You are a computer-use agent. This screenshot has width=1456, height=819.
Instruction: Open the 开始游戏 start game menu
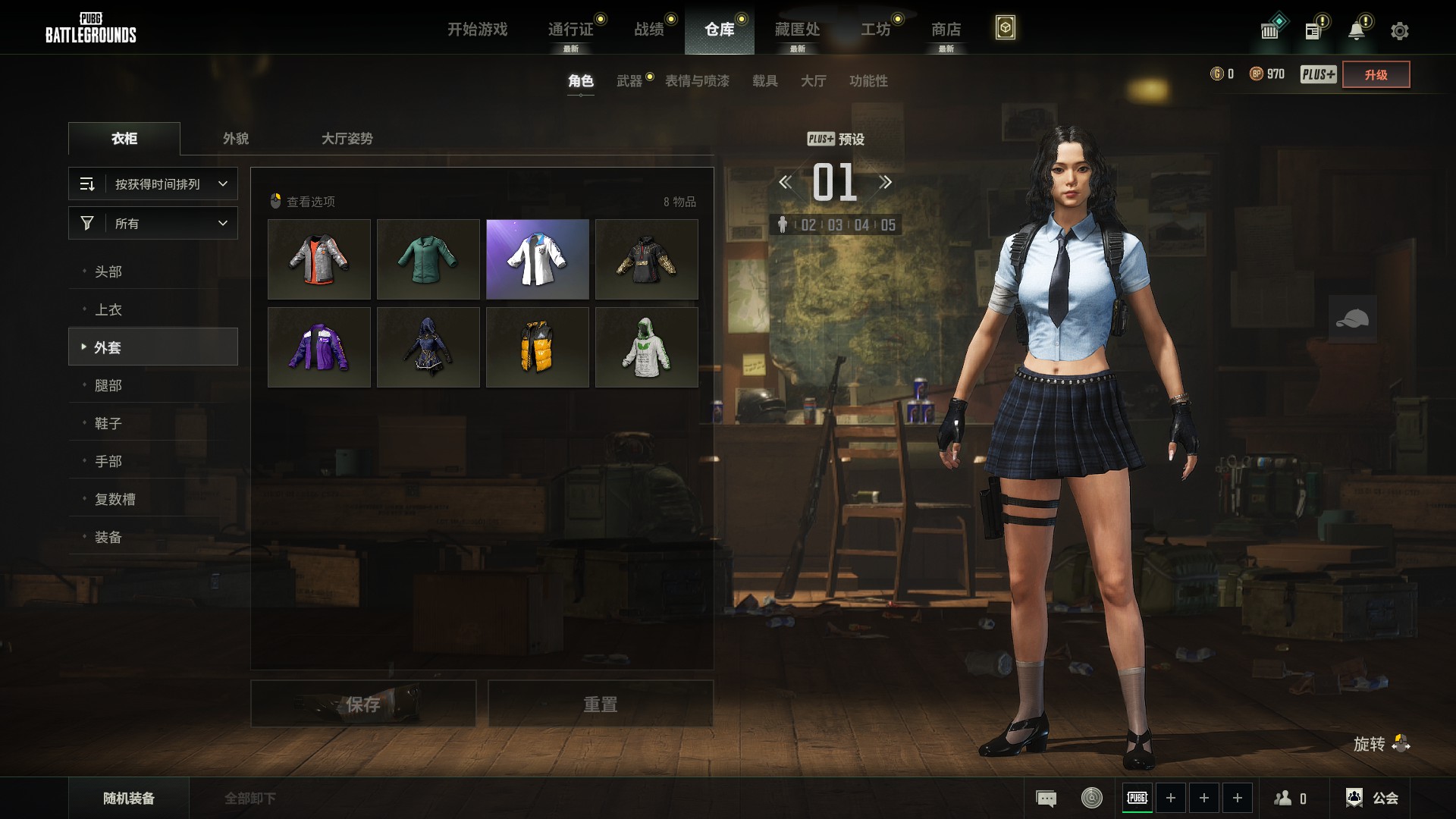[x=477, y=30]
